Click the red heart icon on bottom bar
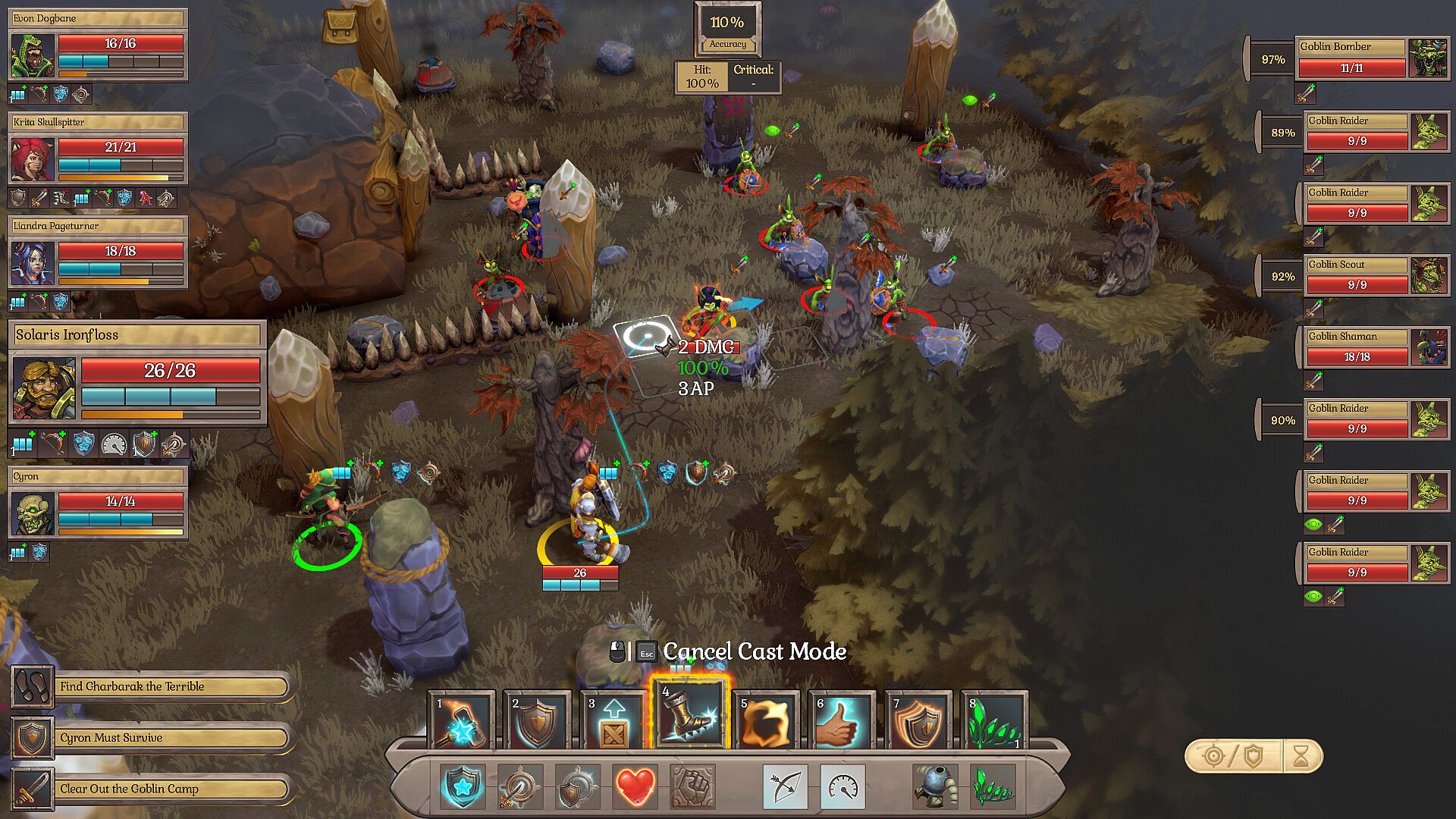 [635, 786]
